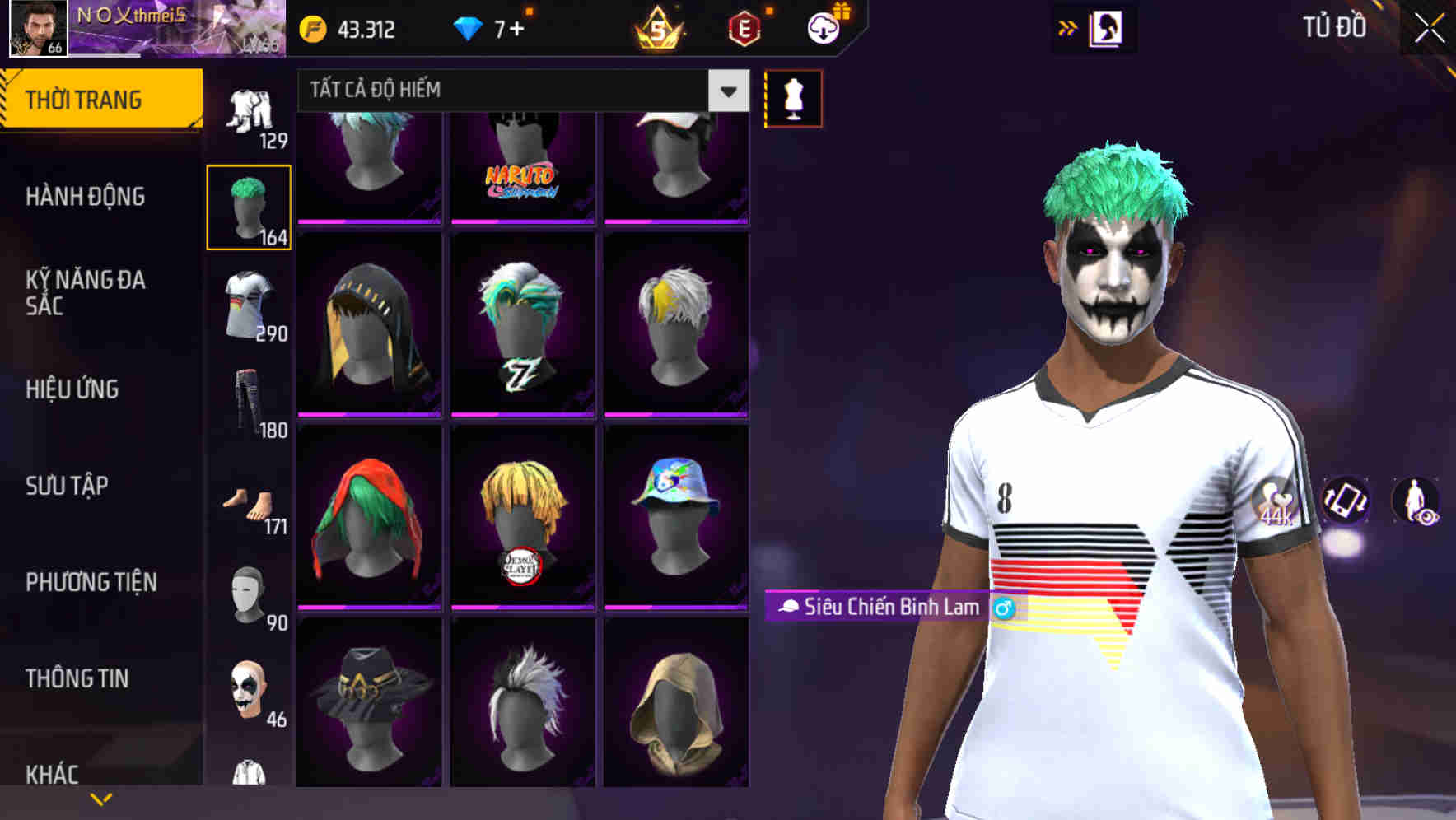This screenshot has width=1456, height=820.
Task: Toggle the mannequin try-on preview
Action: point(792,99)
